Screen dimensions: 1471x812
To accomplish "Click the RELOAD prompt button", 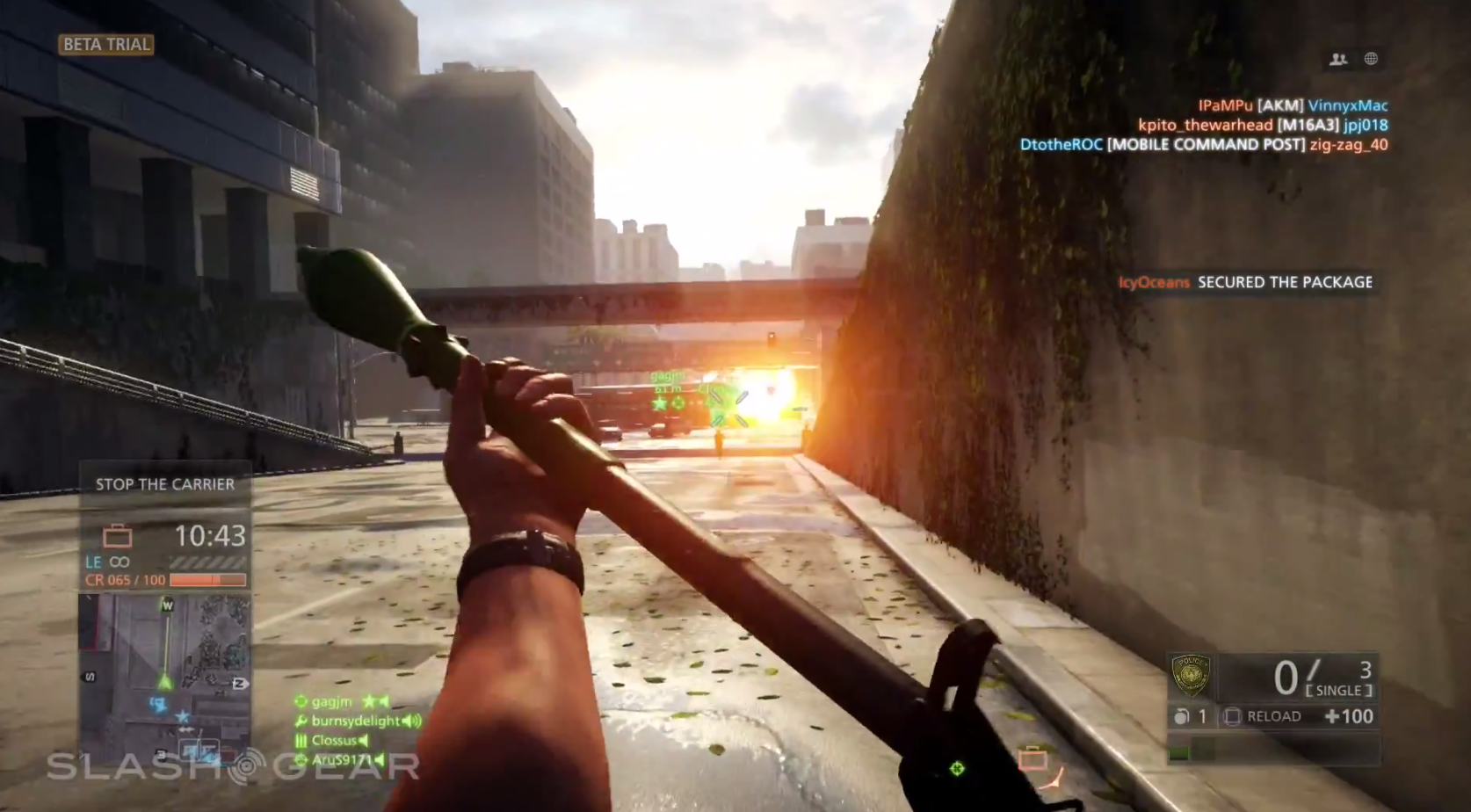I will click(x=1273, y=716).
